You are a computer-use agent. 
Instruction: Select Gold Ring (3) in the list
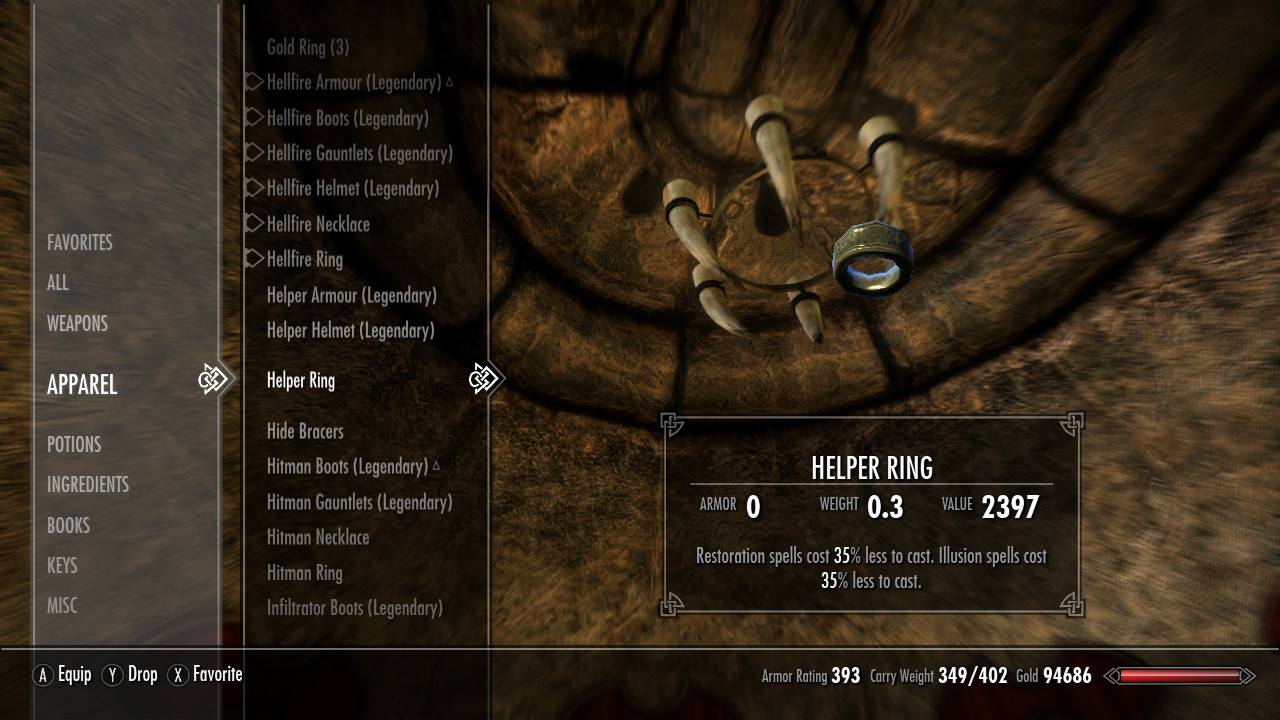(308, 47)
